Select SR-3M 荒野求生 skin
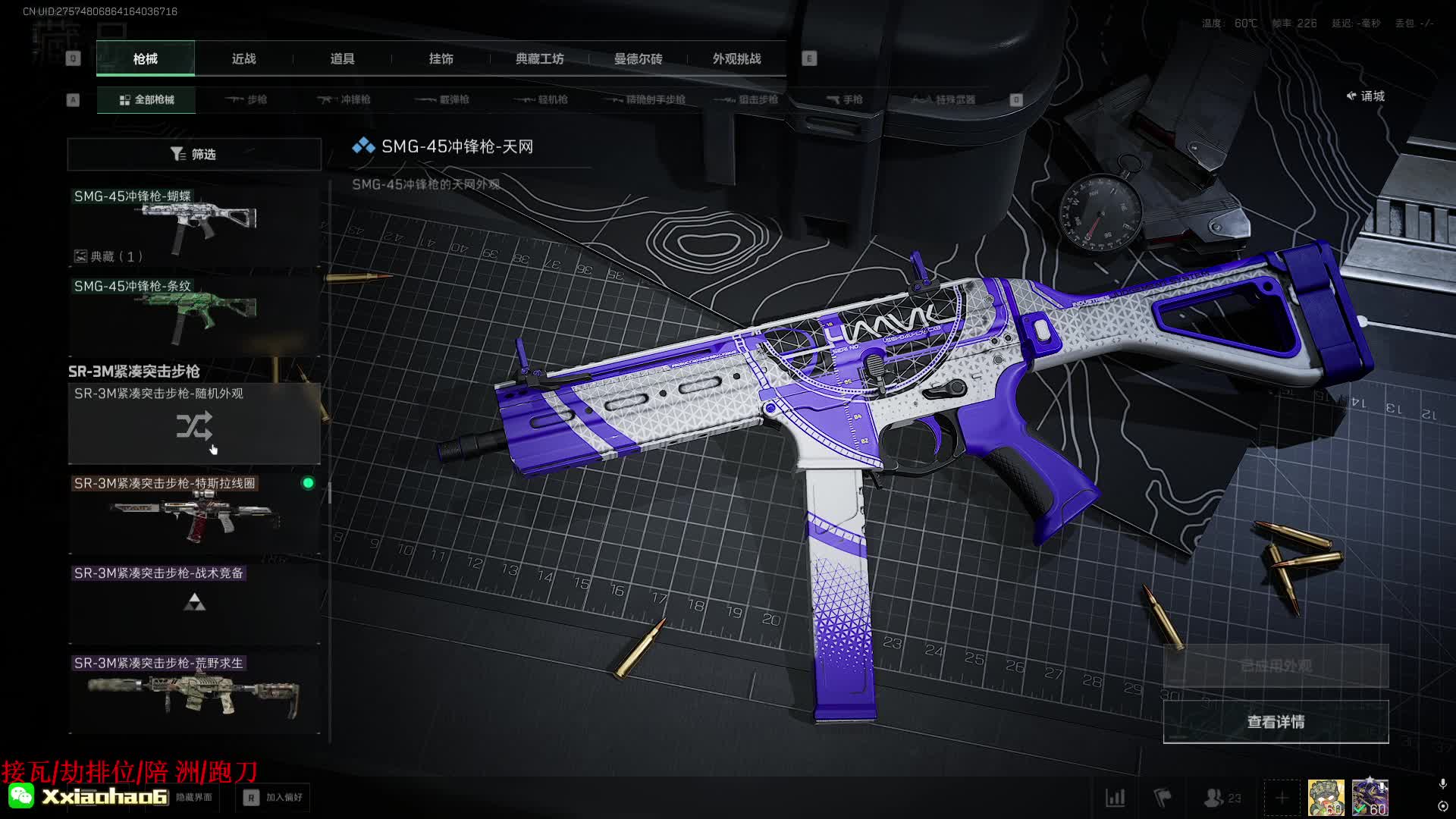 (194, 693)
